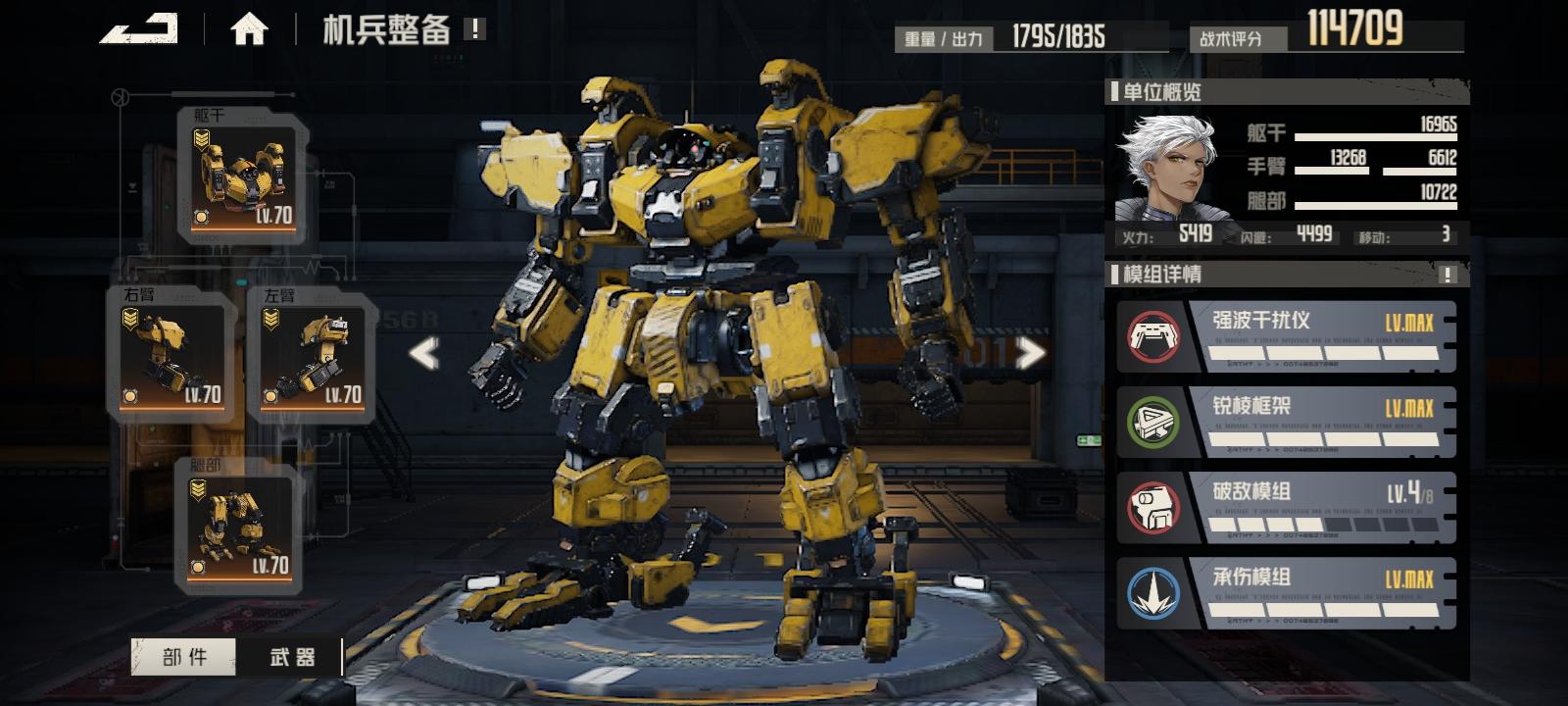Screen dimensions: 1568x706
Task: Switch to the 武器 weapons tab
Action: [292, 657]
